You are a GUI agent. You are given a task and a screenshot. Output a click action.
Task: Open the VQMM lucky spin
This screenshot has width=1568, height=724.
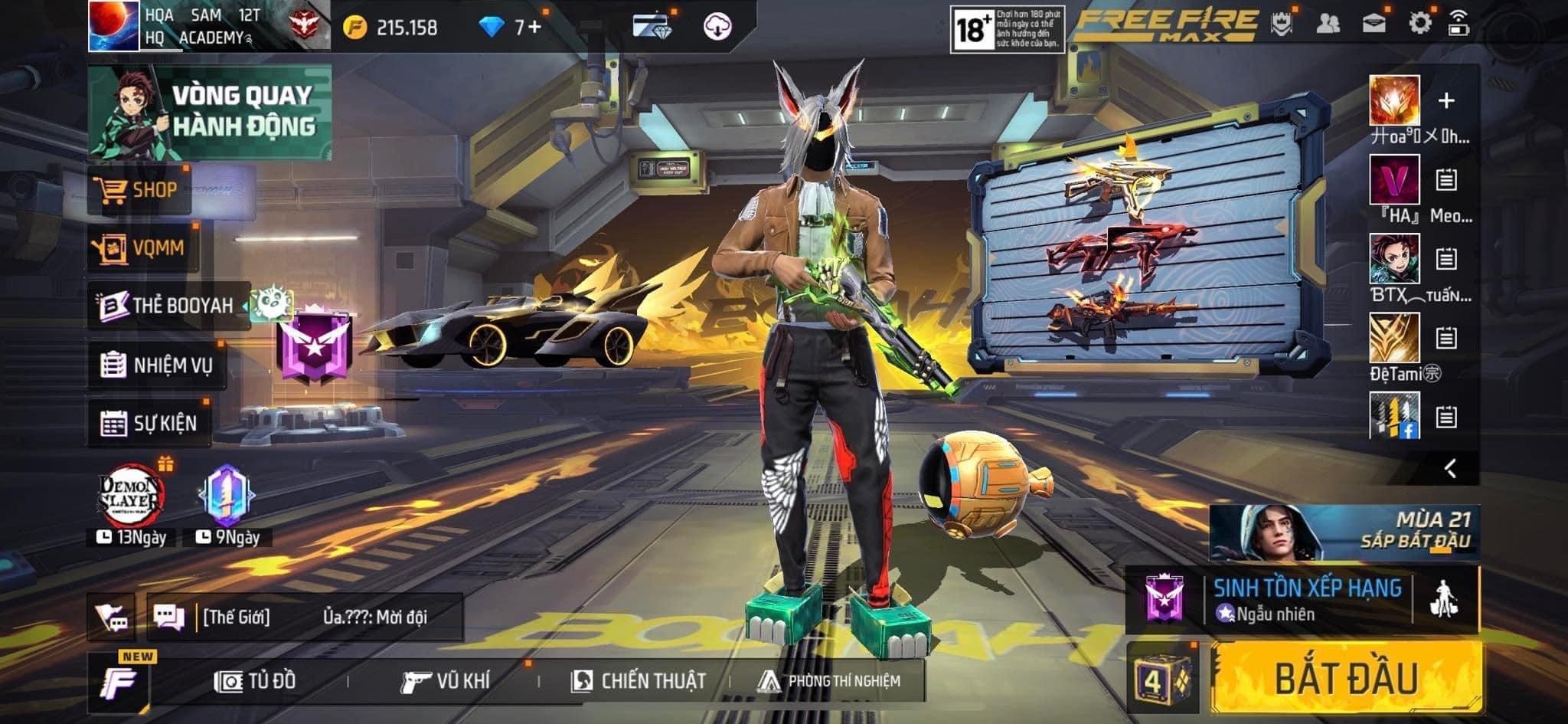click(x=142, y=247)
